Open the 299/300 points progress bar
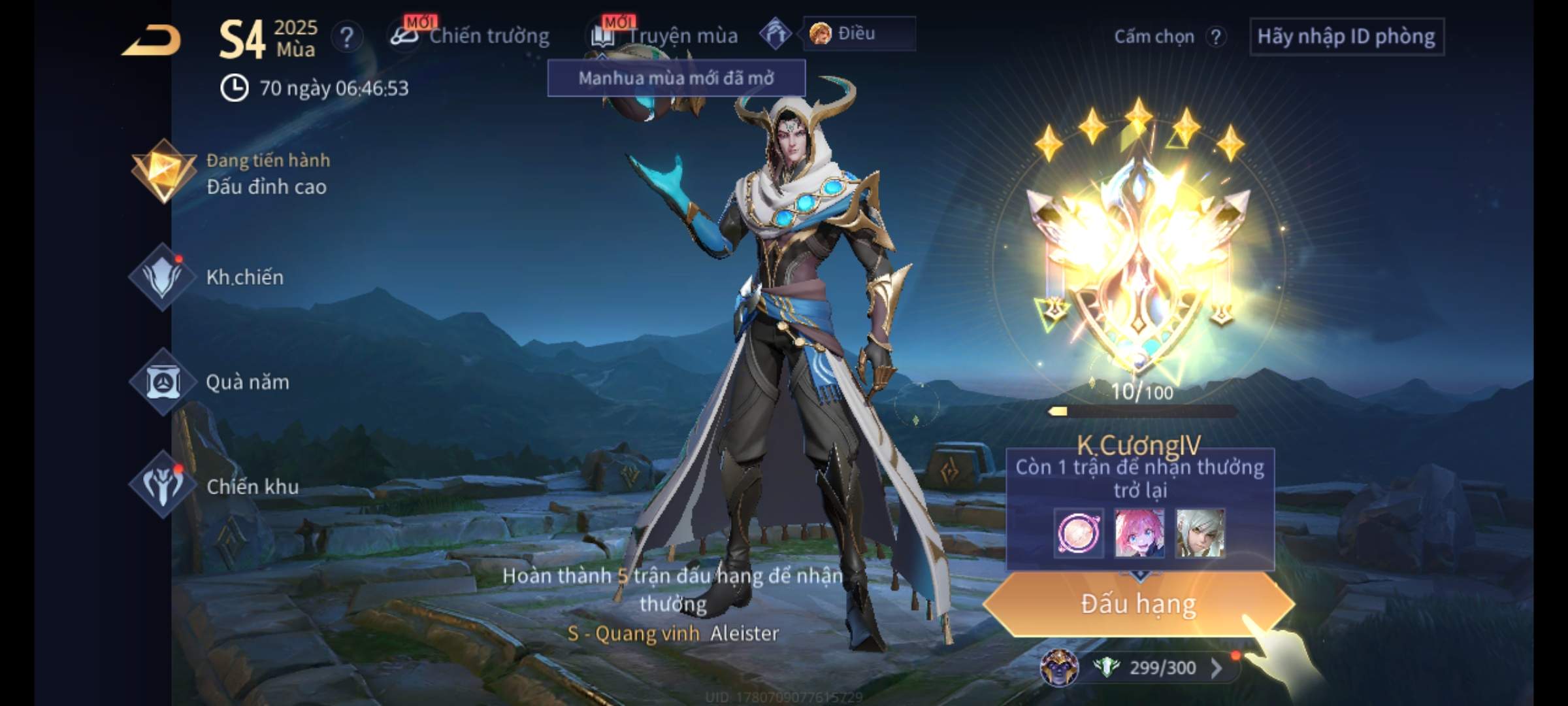Screen dimensions: 1568x706 click(x=1156, y=667)
